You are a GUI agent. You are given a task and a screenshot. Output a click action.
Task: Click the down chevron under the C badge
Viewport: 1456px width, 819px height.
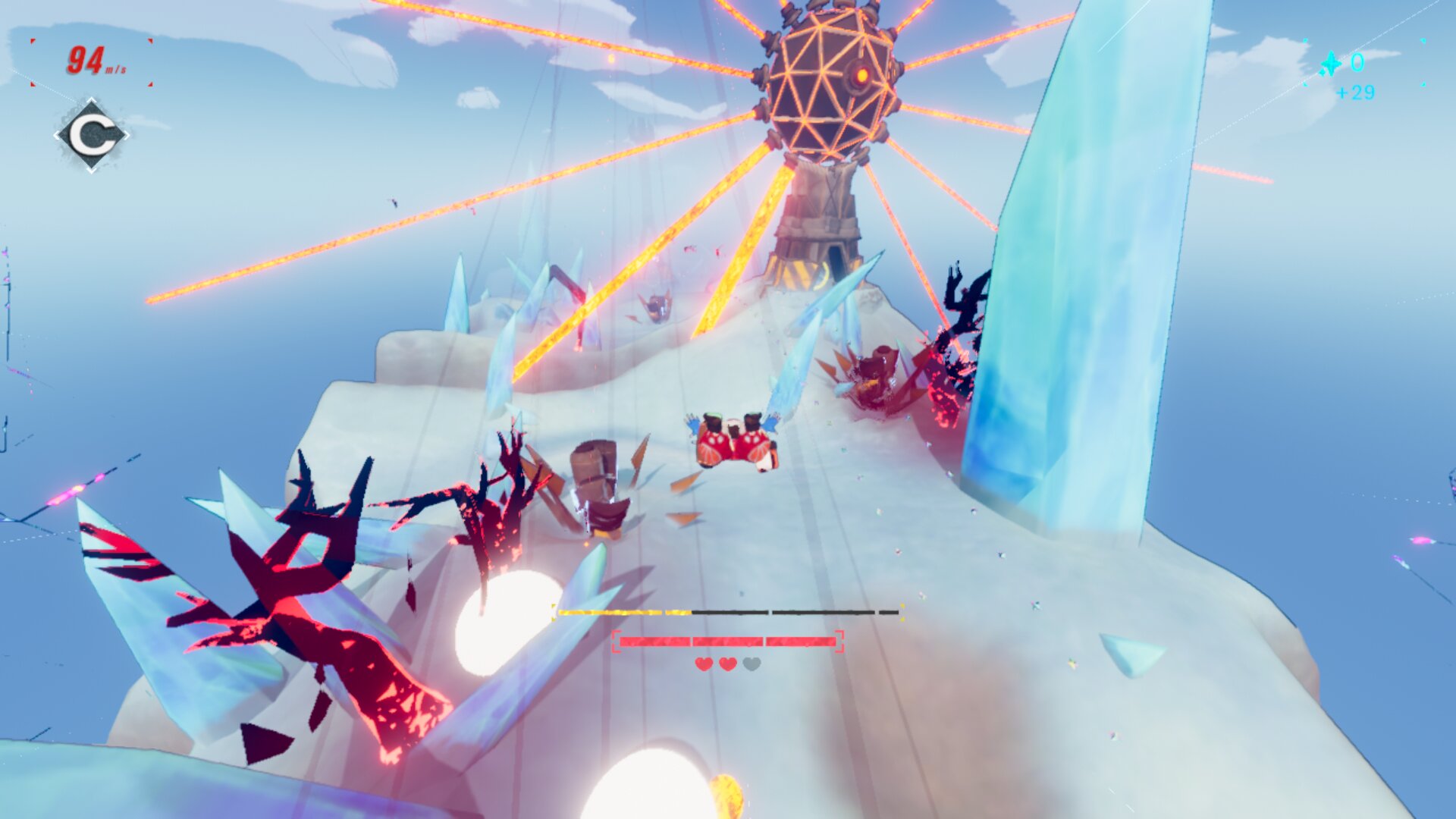pyautogui.click(x=92, y=170)
